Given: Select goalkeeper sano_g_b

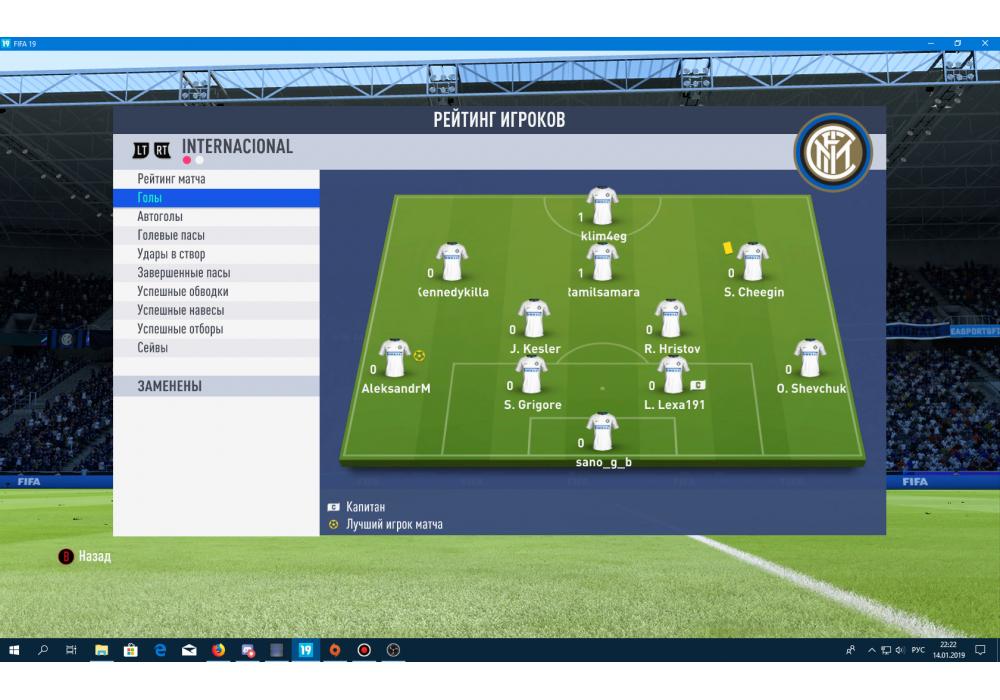Looking at the screenshot, I should click(x=602, y=433).
